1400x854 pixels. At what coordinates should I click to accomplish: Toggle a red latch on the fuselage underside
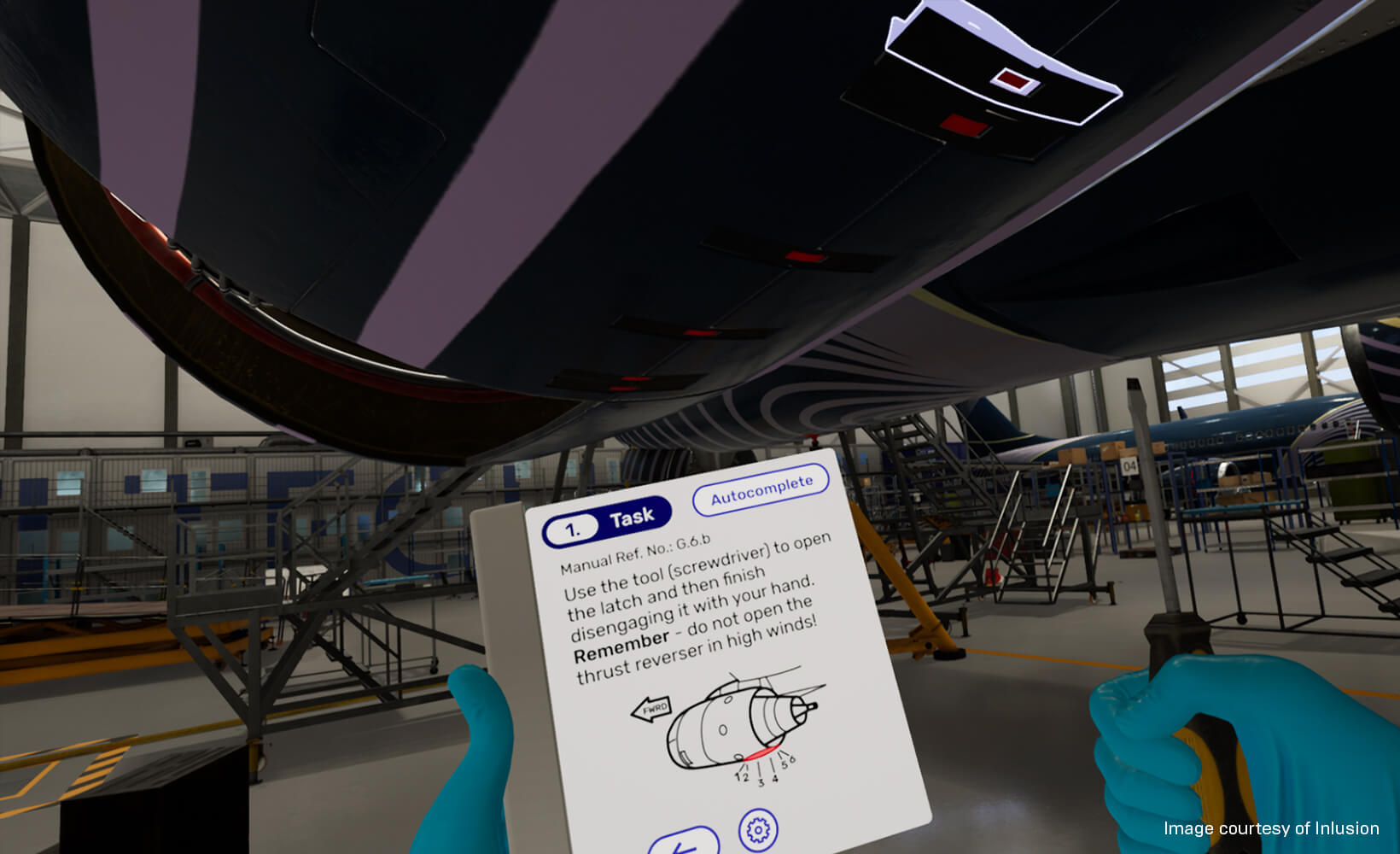(x=805, y=256)
